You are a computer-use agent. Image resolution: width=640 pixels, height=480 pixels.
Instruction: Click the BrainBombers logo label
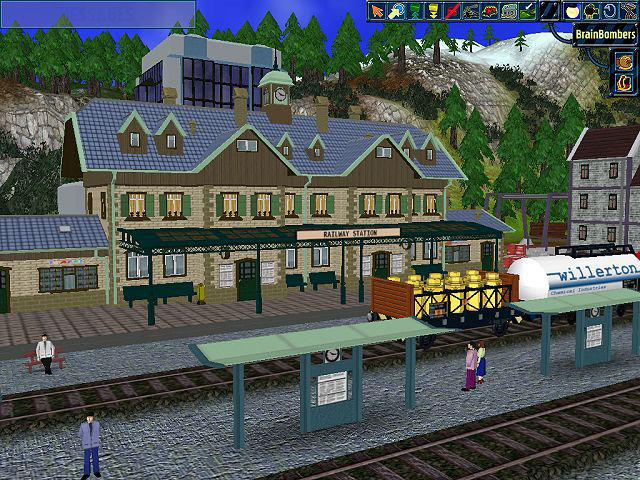coord(606,35)
